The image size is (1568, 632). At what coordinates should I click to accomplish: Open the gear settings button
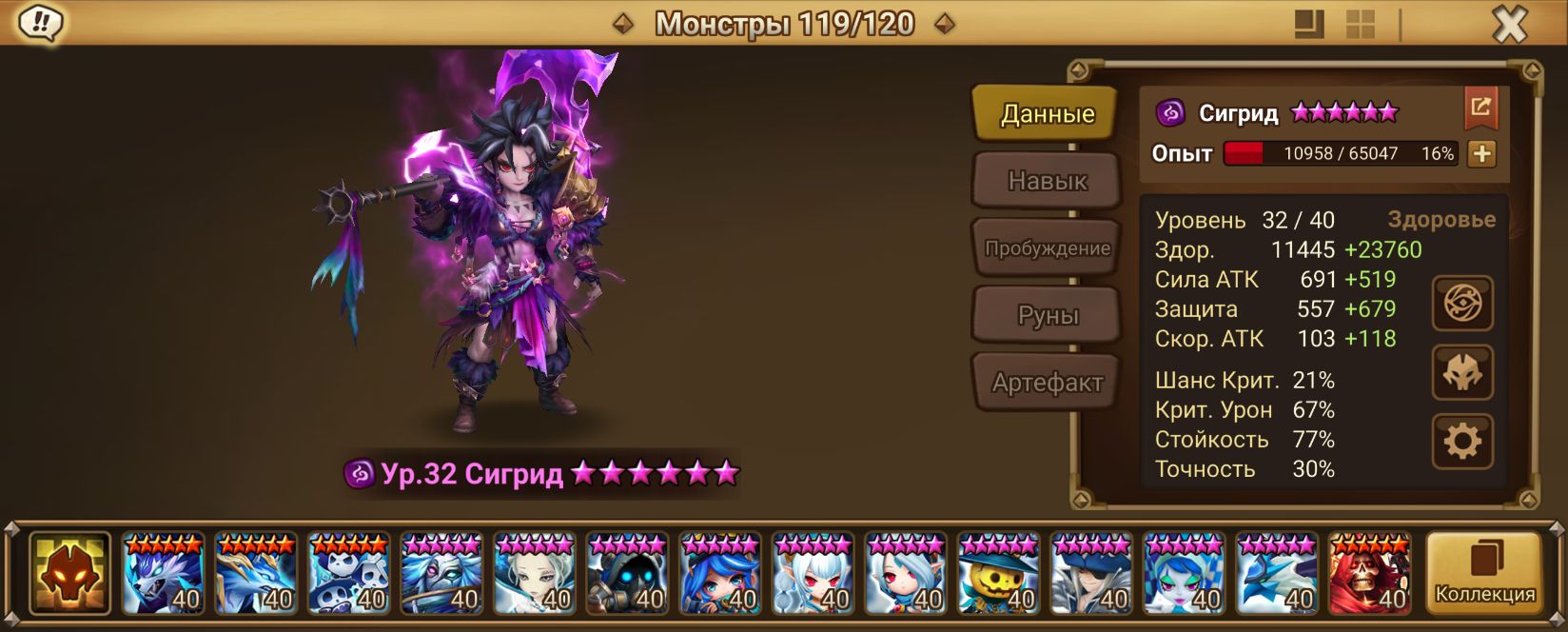click(x=1462, y=442)
